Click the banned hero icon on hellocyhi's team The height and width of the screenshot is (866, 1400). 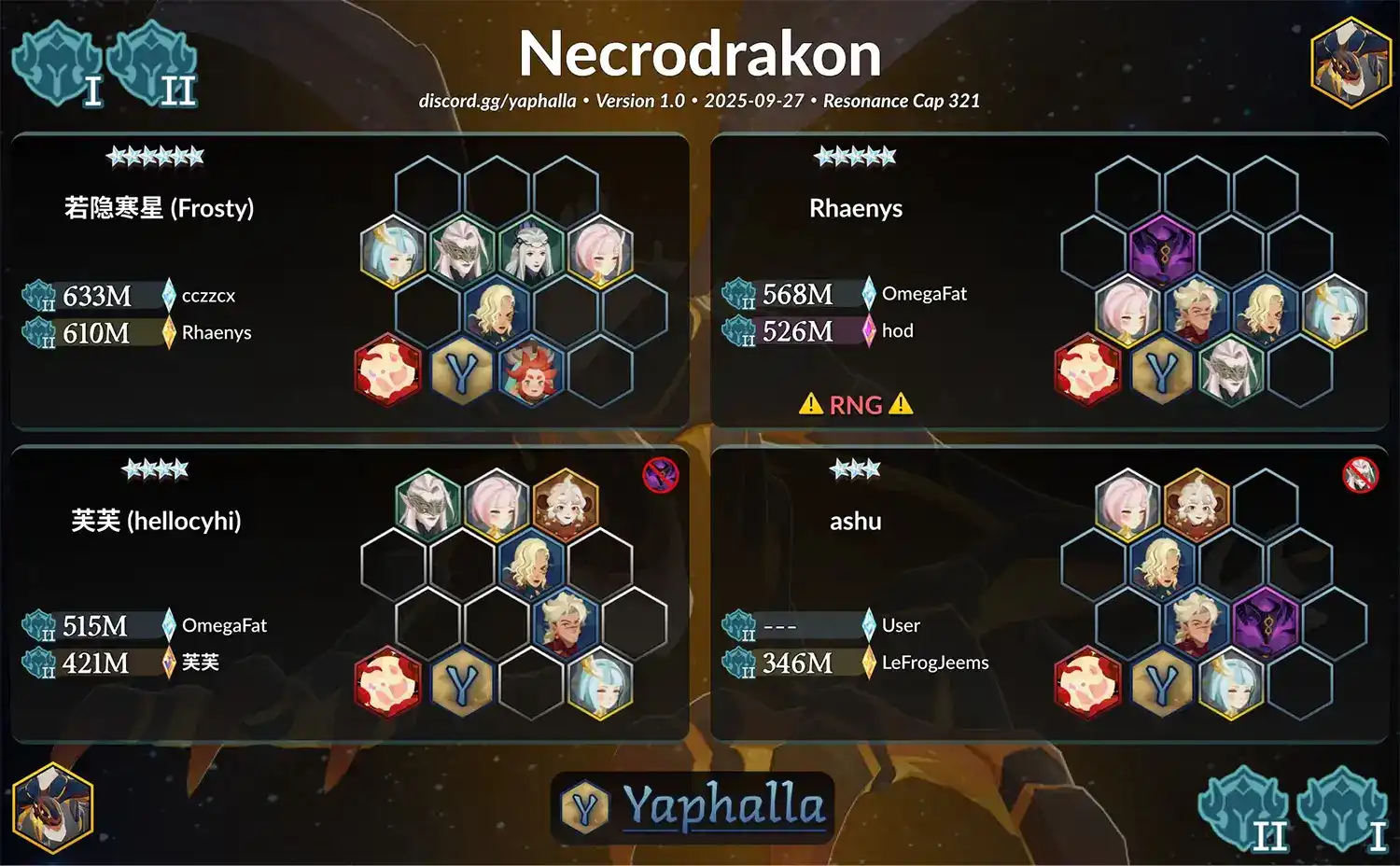[660, 475]
